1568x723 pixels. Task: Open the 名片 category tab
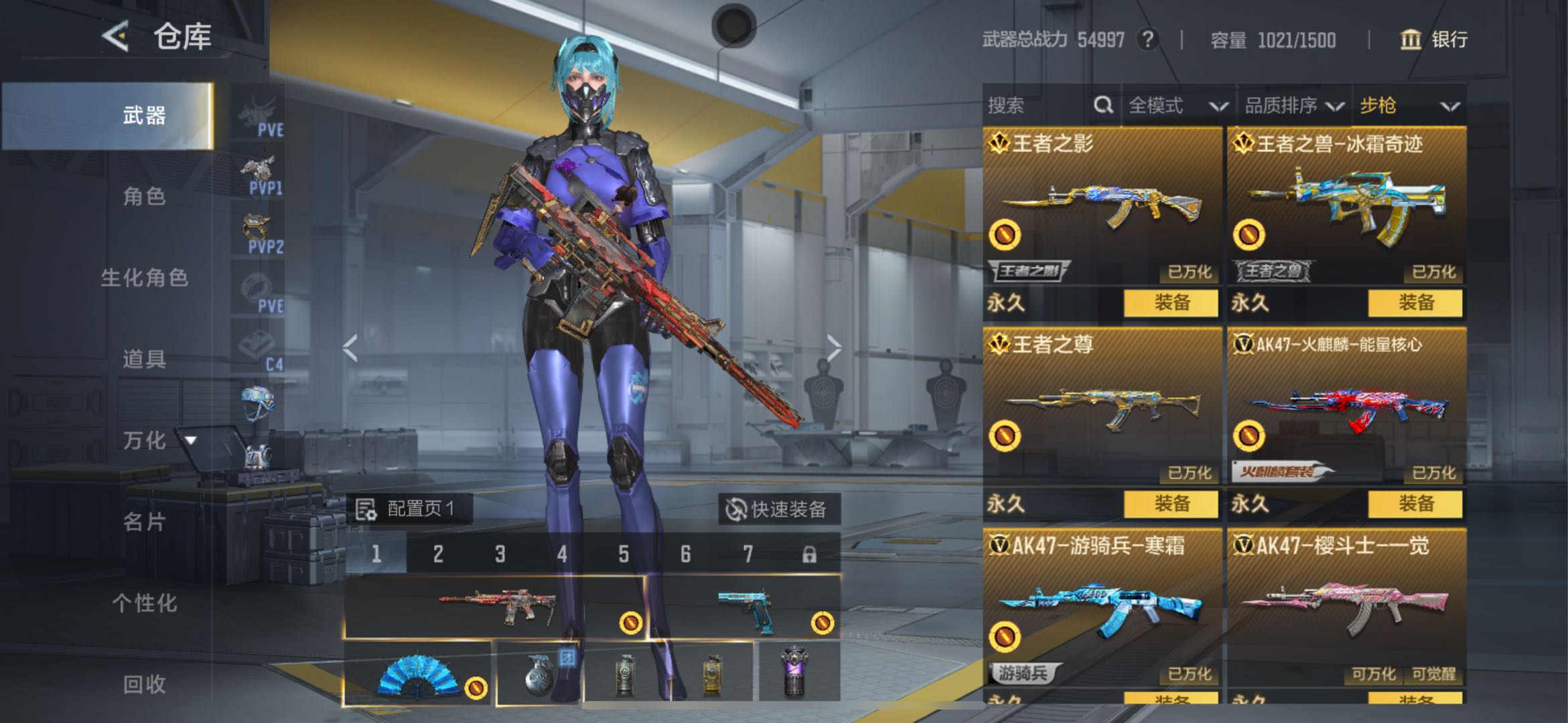pos(143,521)
